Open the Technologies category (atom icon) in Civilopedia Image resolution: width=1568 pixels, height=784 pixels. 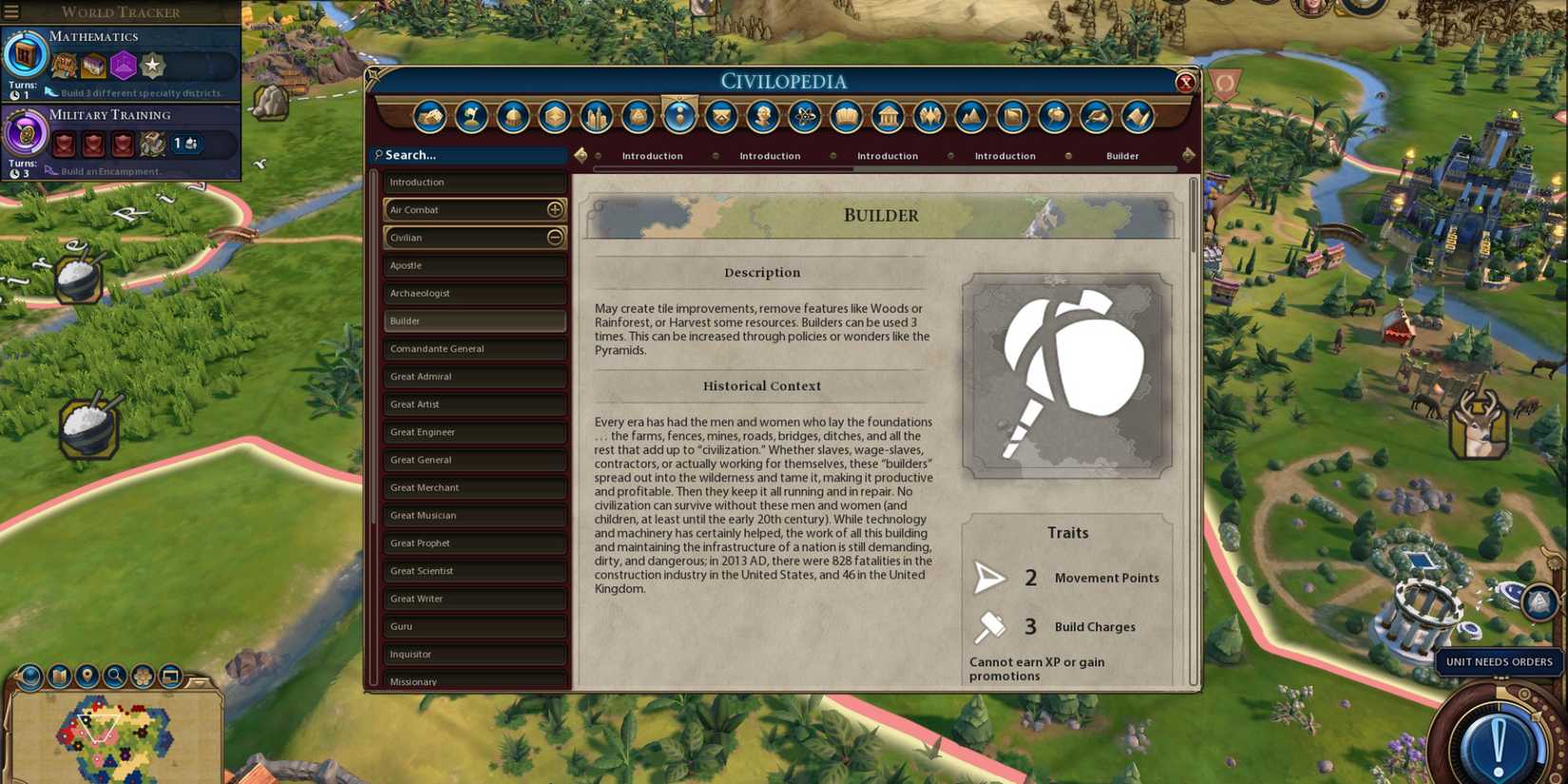(803, 116)
